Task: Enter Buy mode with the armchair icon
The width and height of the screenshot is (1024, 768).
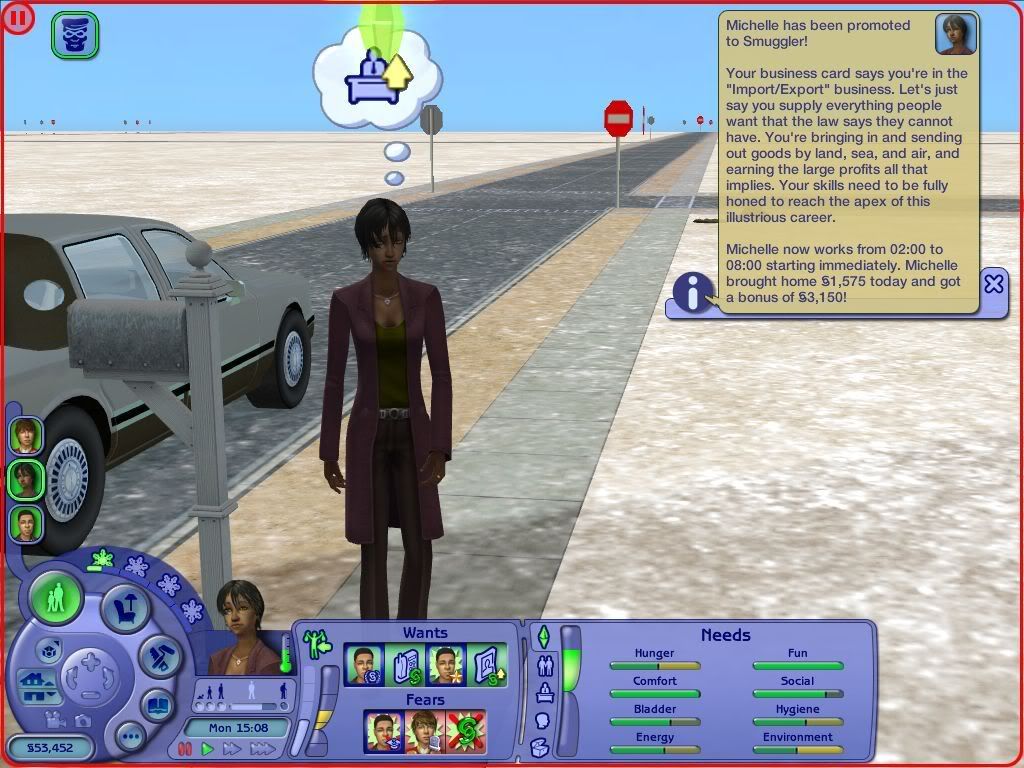Action: coord(126,609)
